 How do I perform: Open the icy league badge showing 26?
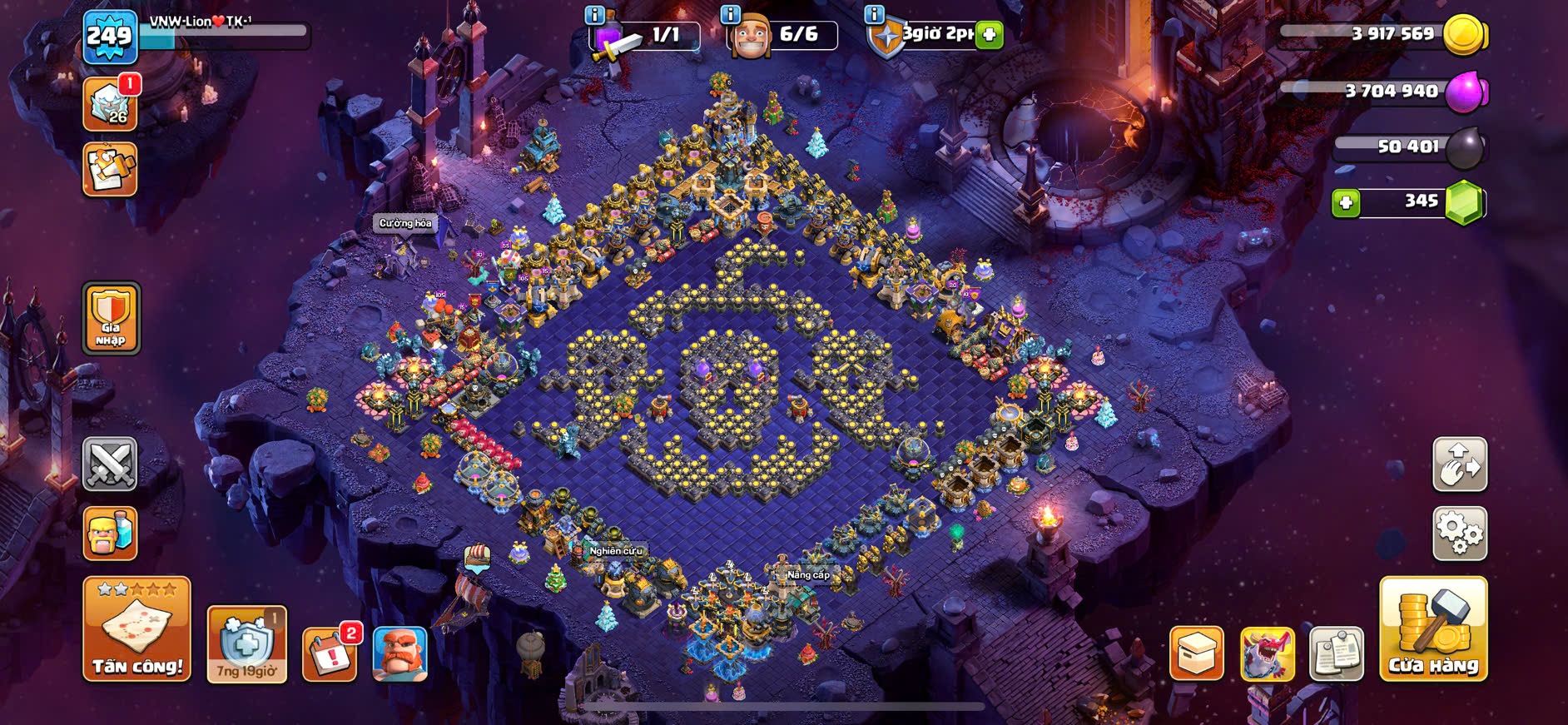click(110, 104)
